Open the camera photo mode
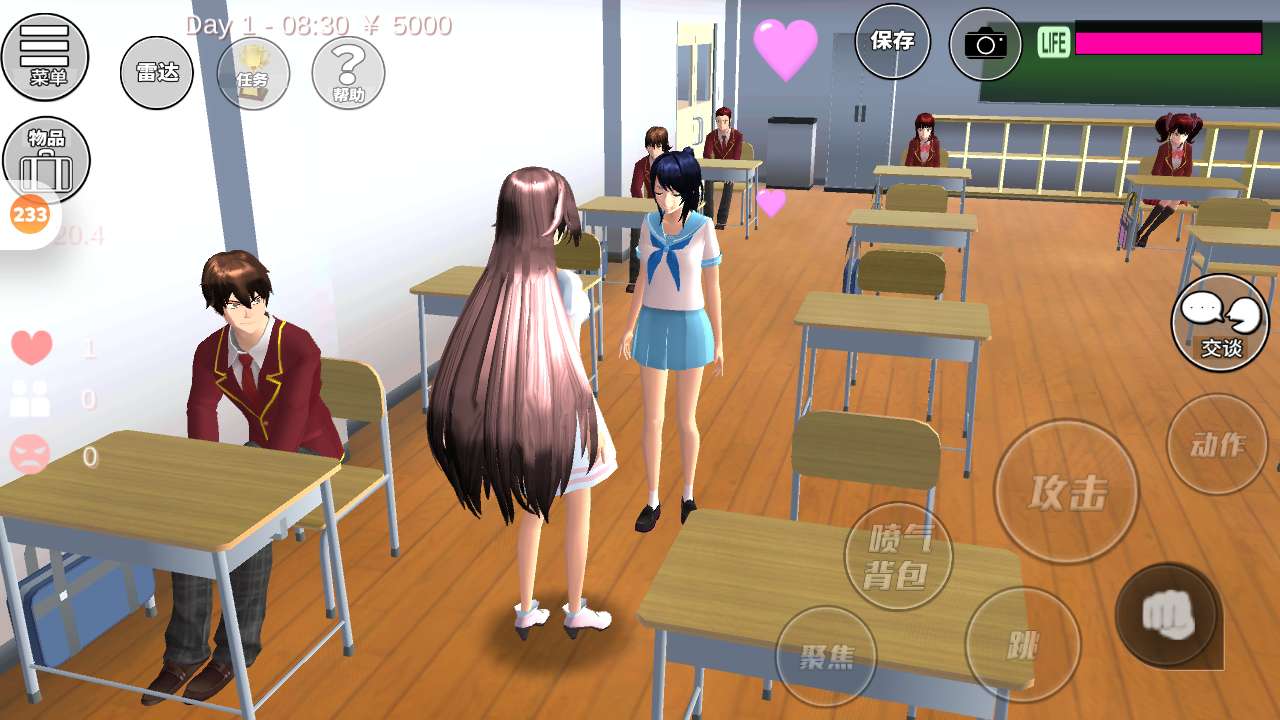The height and width of the screenshot is (720, 1280). point(985,44)
